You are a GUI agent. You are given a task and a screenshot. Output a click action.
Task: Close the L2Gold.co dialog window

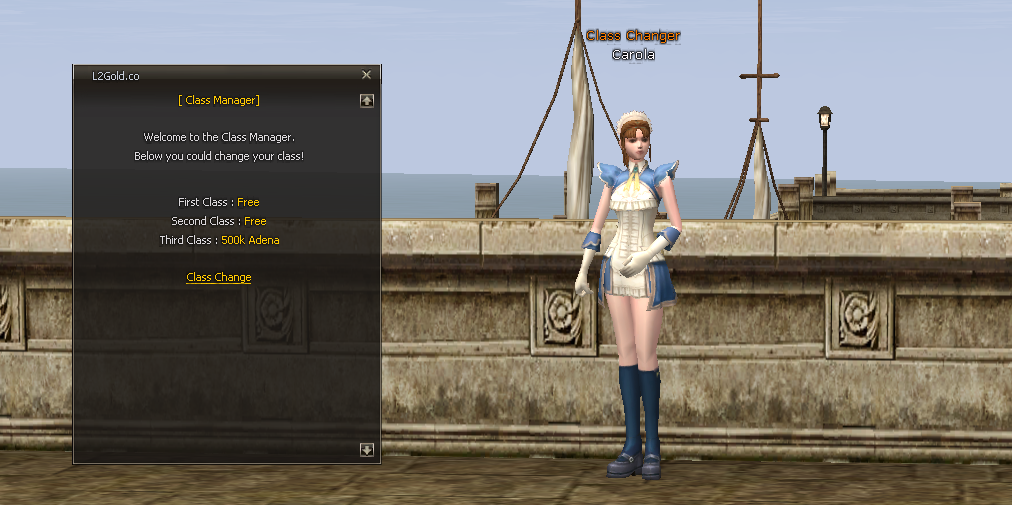[x=366, y=75]
